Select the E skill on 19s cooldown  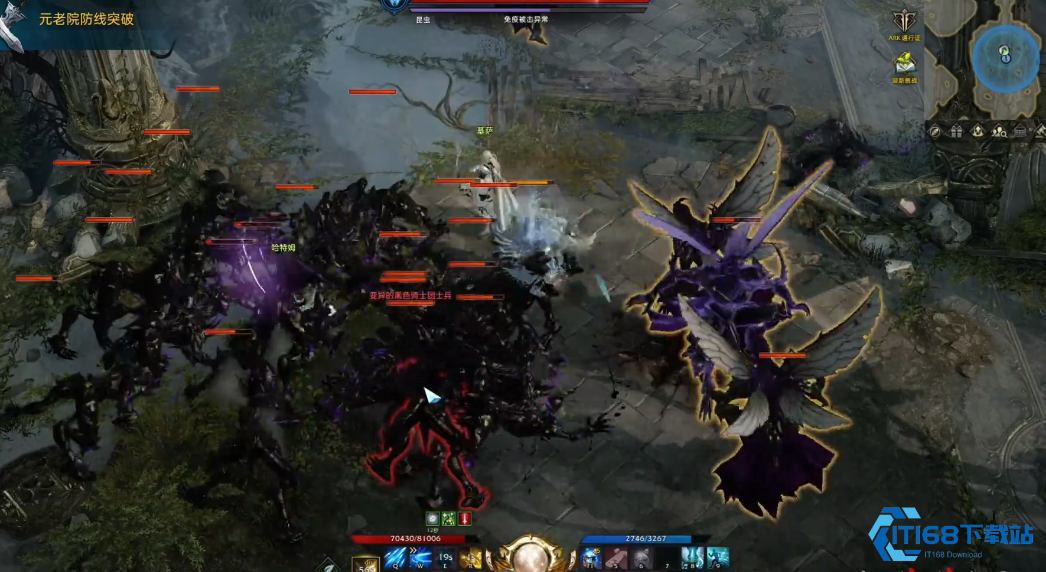[x=445, y=558]
